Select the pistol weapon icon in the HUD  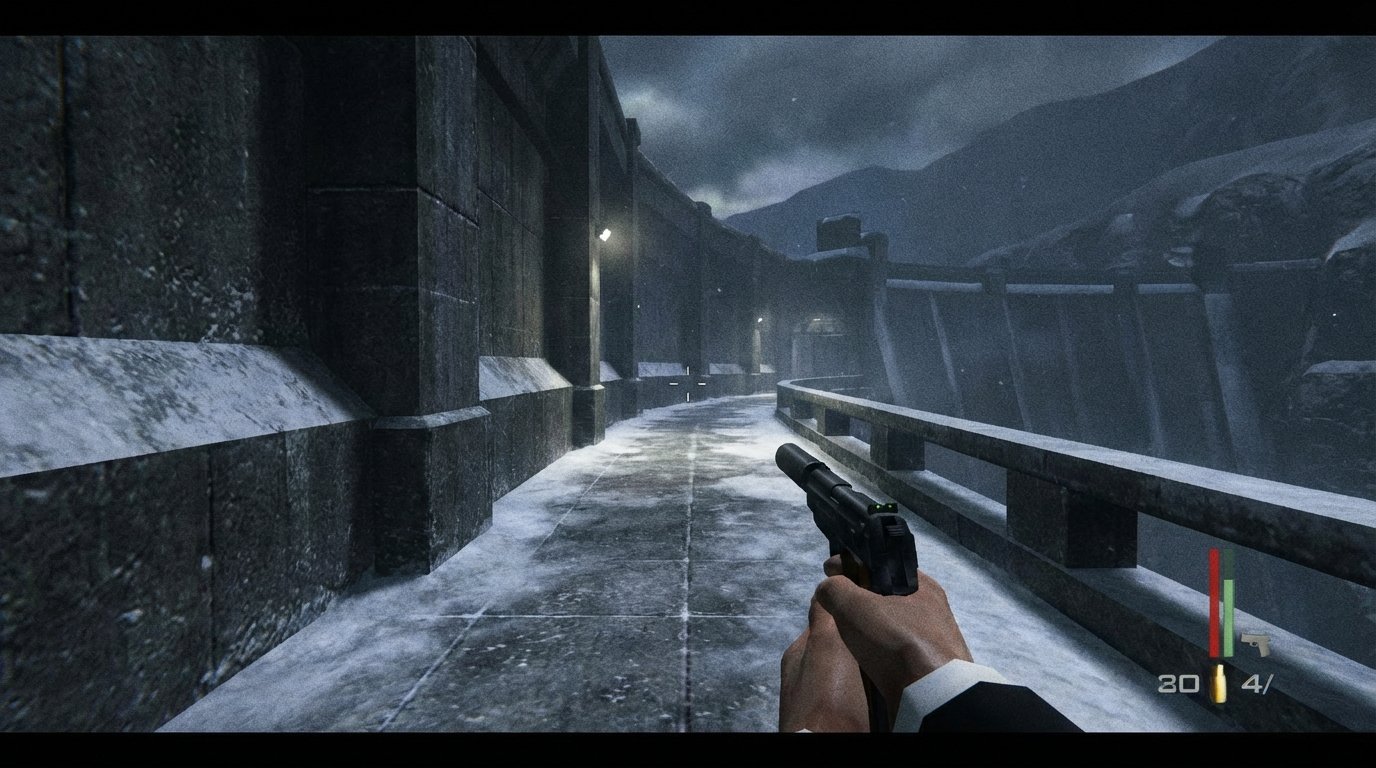[x=1258, y=642]
